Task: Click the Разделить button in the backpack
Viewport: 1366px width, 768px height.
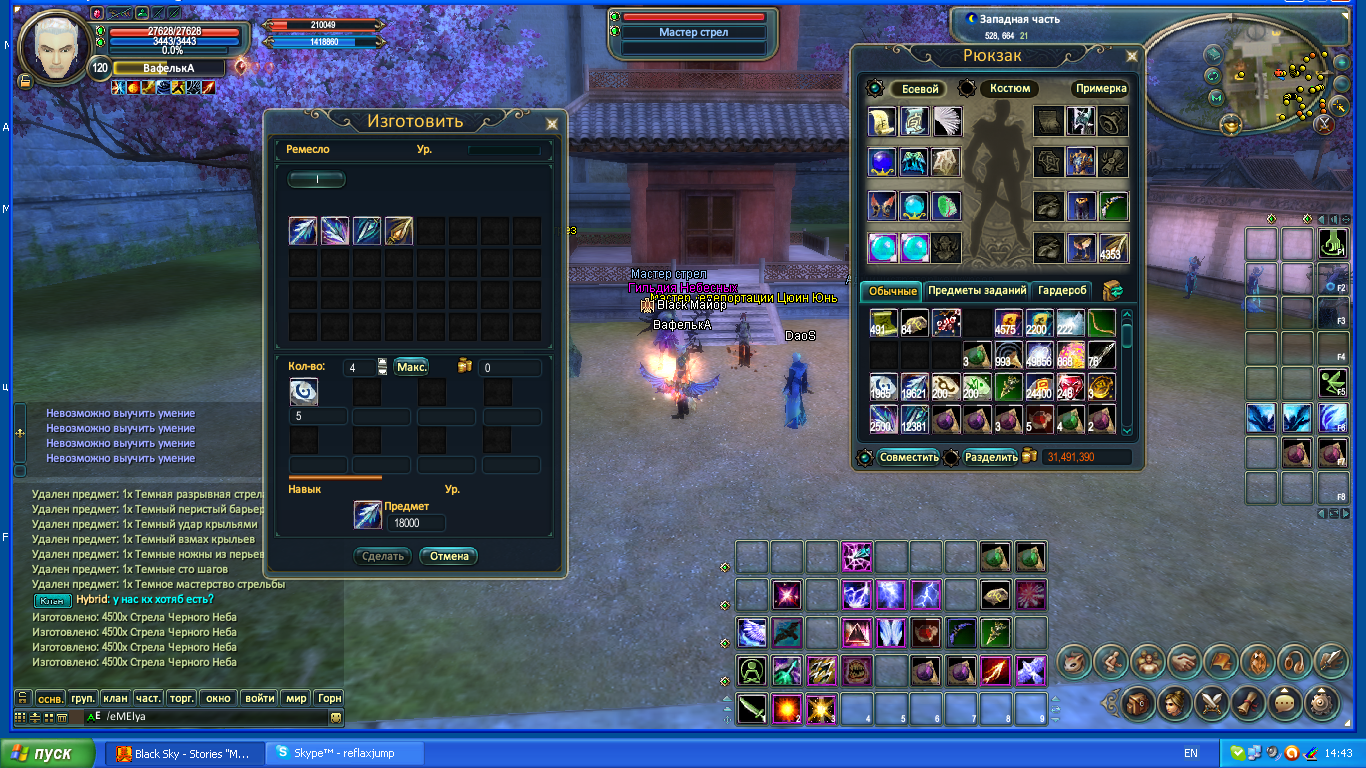Action: (x=990, y=457)
